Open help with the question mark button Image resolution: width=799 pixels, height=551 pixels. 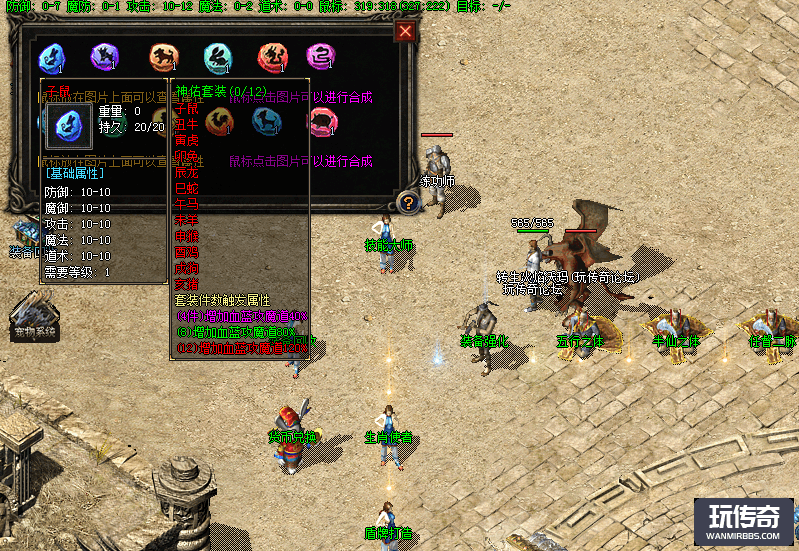click(x=407, y=203)
